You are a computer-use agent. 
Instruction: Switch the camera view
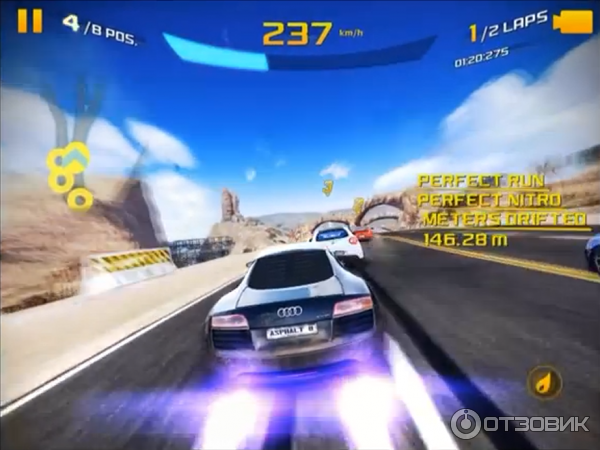(x=572, y=22)
